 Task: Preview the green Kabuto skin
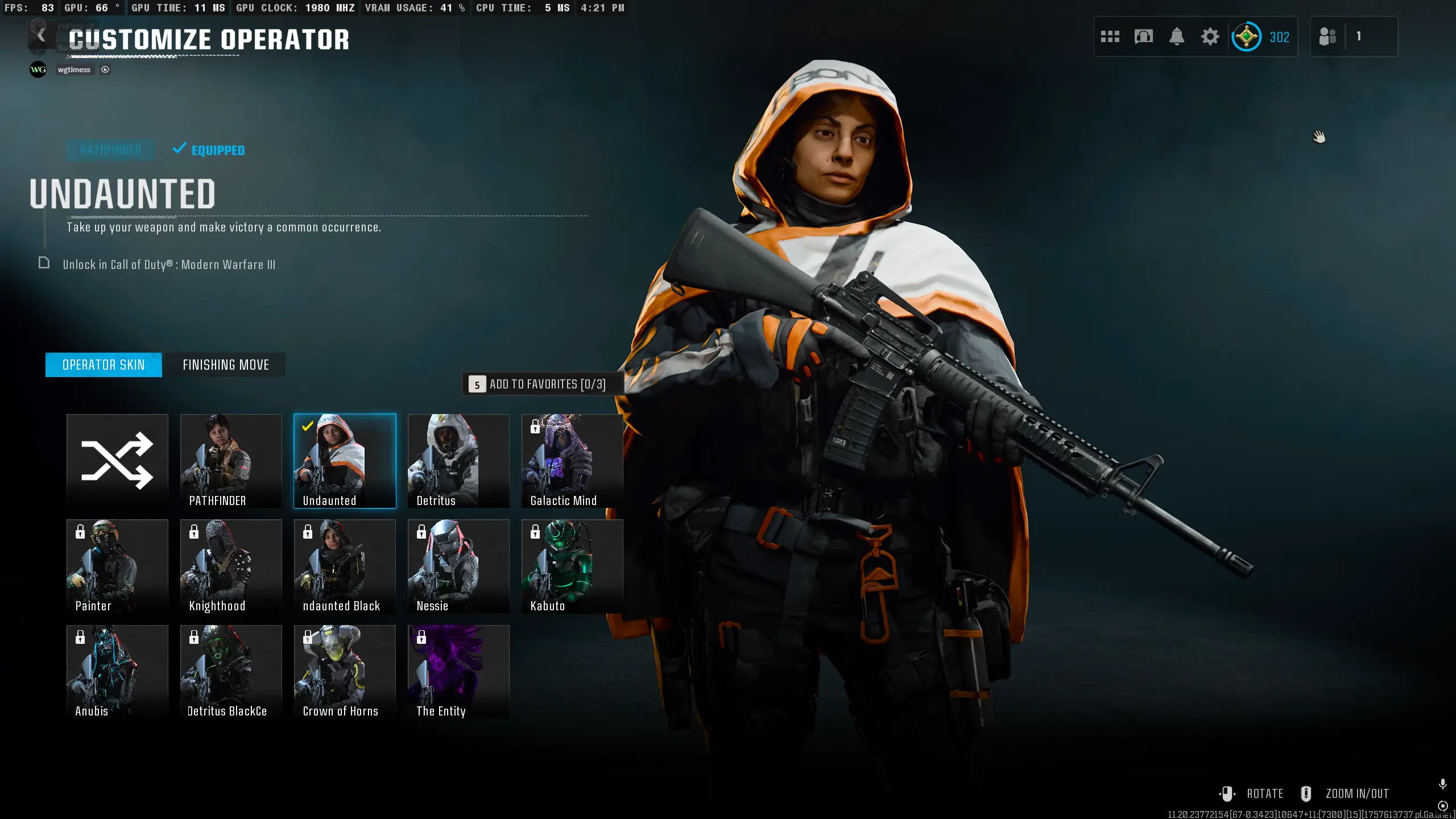click(572, 566)
